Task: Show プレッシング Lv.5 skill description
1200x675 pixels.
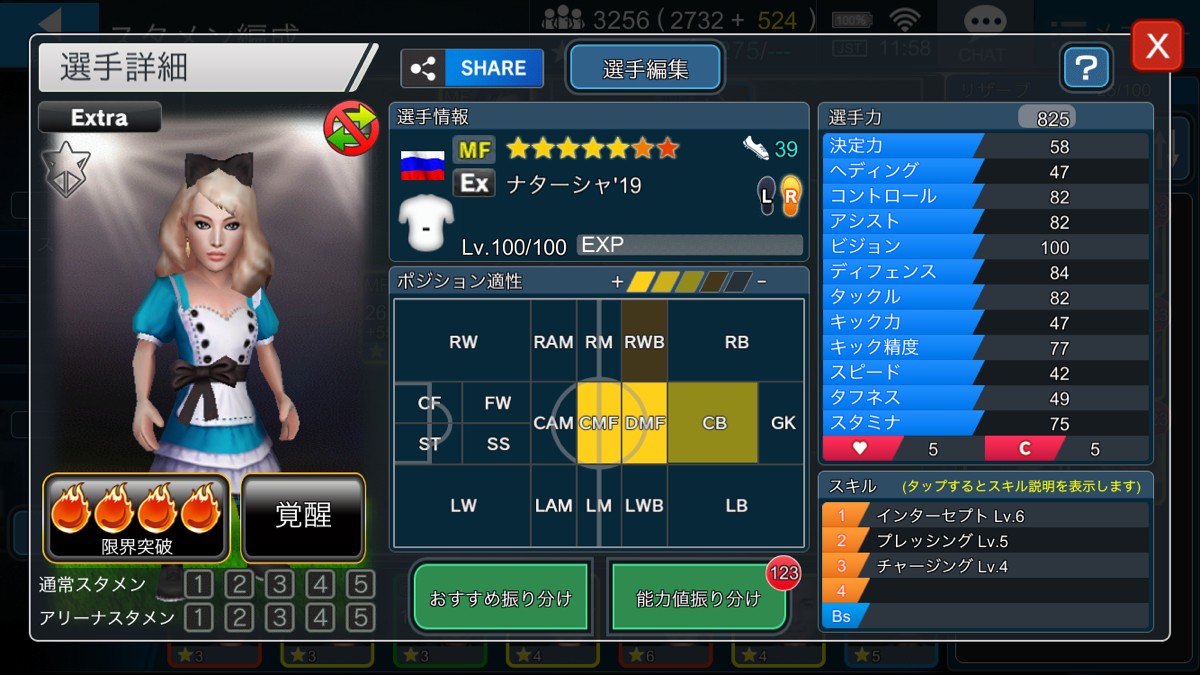Action: point(985,541)
